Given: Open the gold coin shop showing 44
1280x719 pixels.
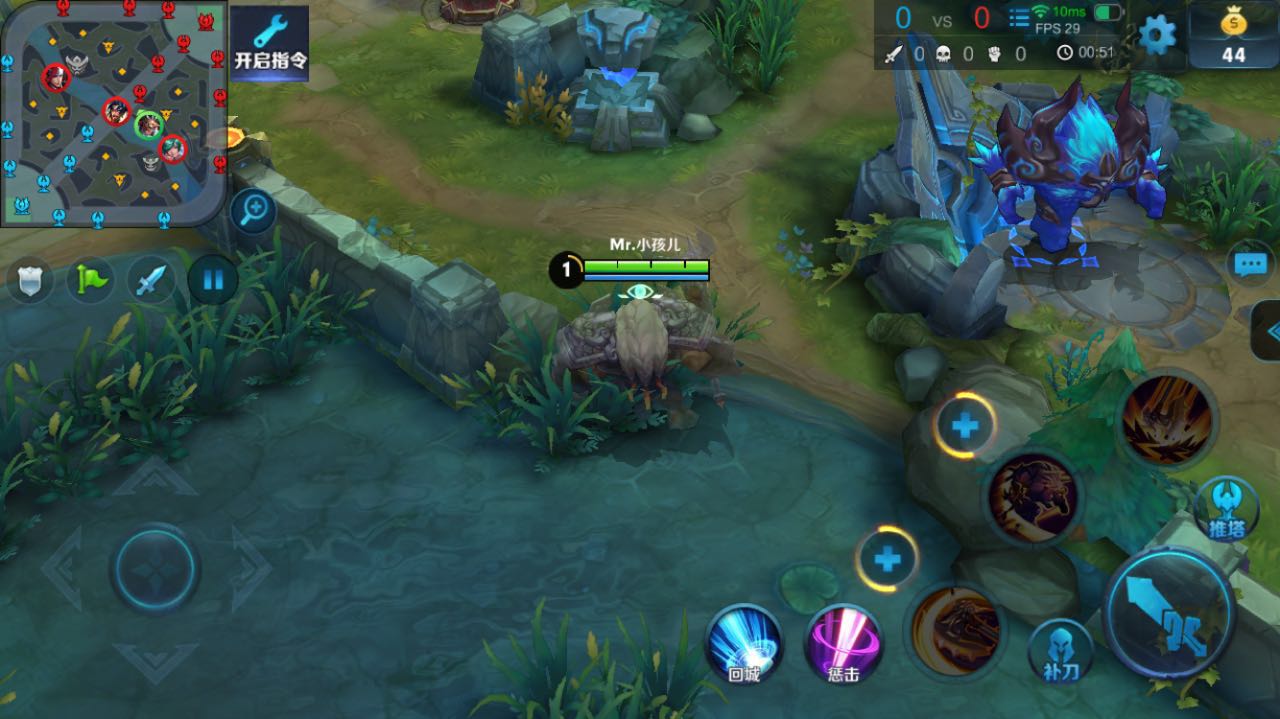Looking at the screenshot, I should (x=1233, y=36).
